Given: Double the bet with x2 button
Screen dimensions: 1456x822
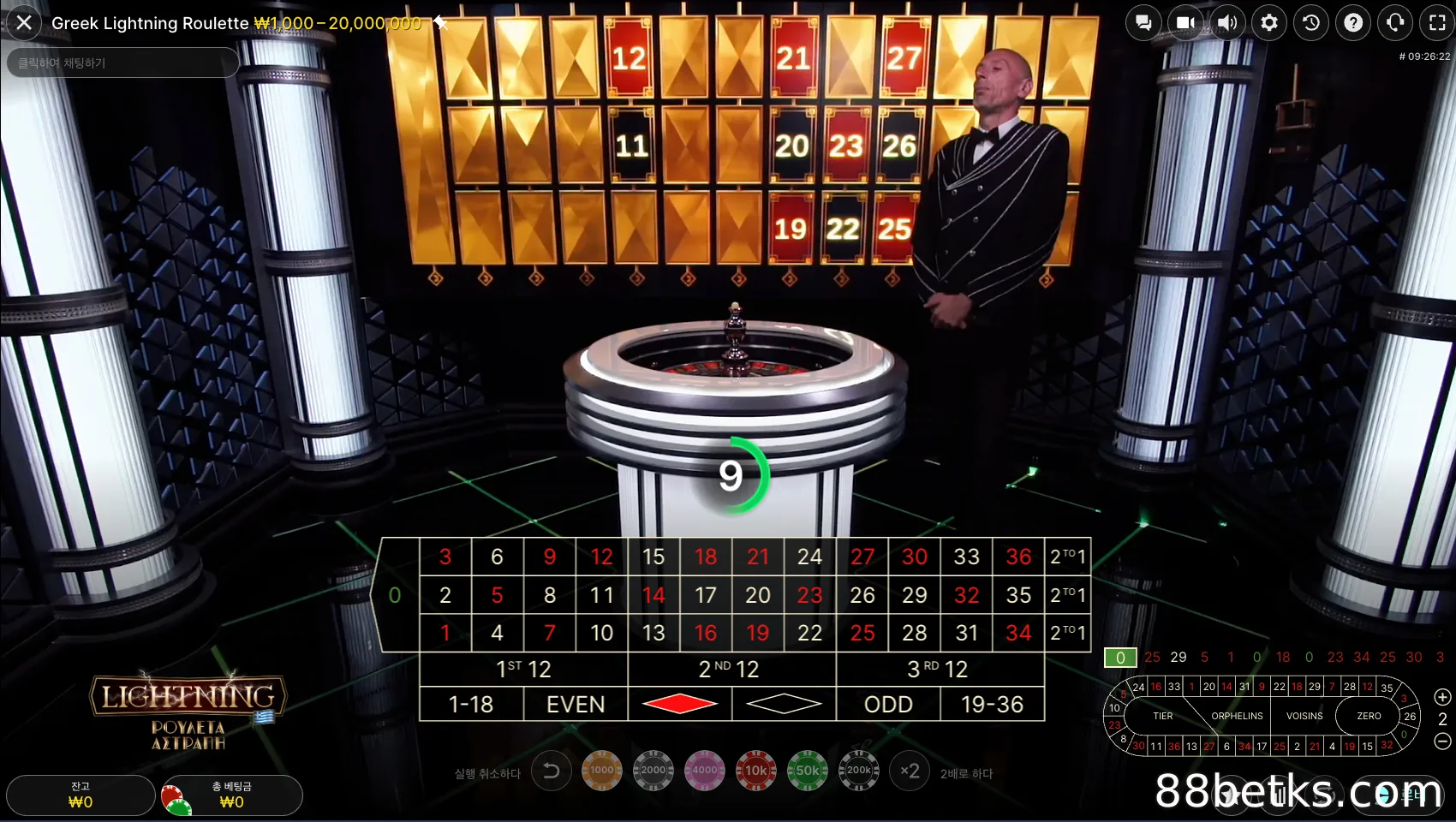Looking at the screenshot, I should (x=910, y=771).
